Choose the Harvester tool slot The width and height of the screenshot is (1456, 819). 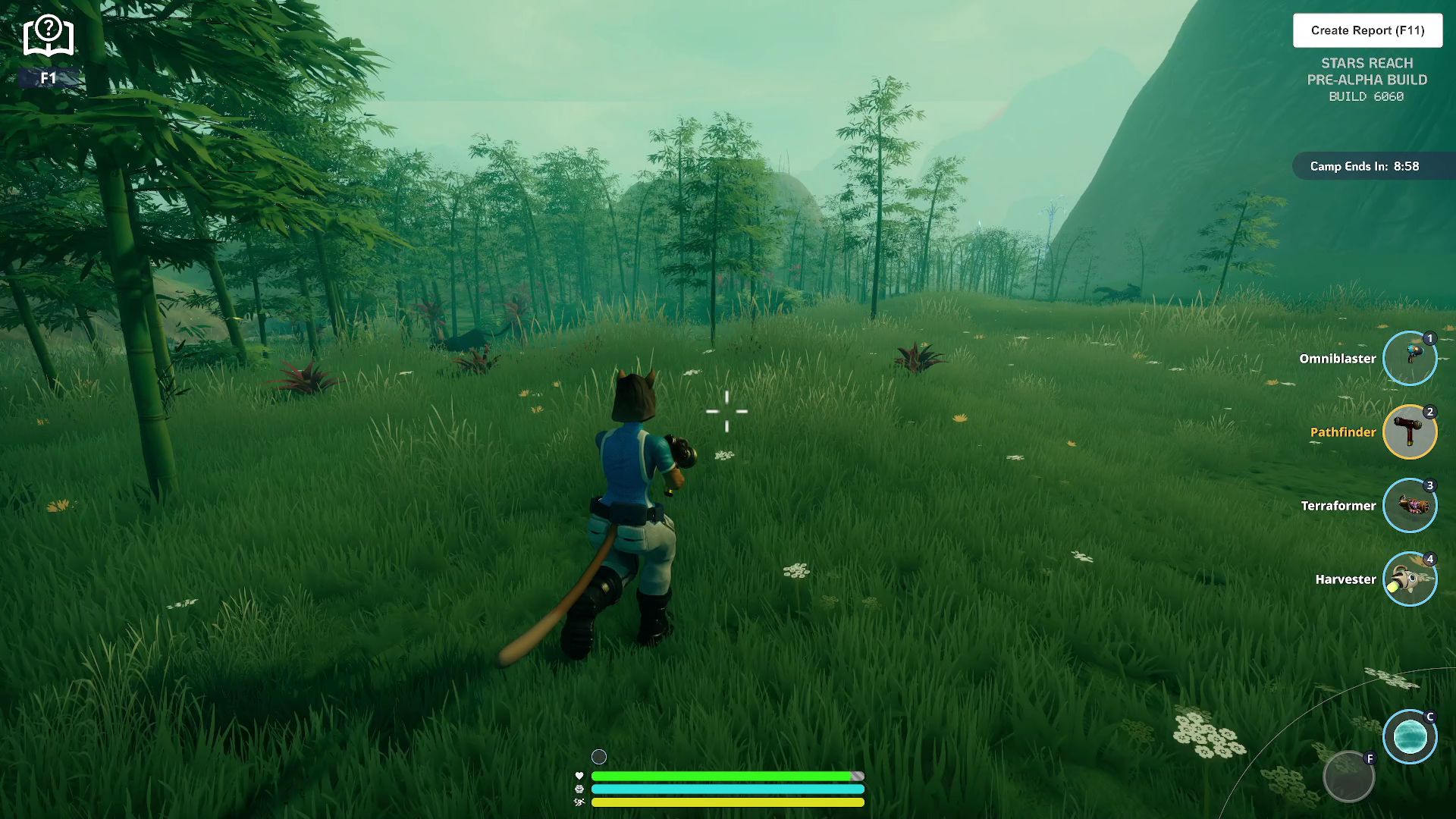click(1409, 579)
